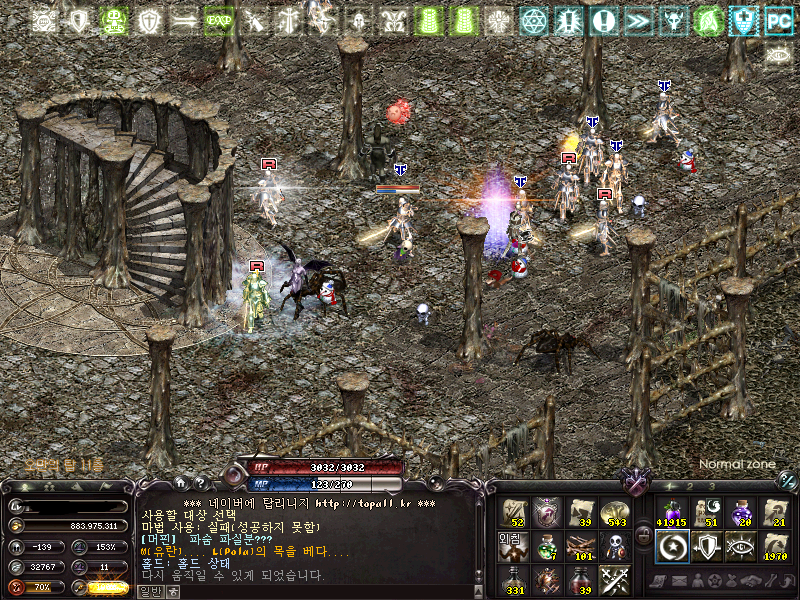
Task: Use the shield with arrow skill
Action: [x=706, y=546]
